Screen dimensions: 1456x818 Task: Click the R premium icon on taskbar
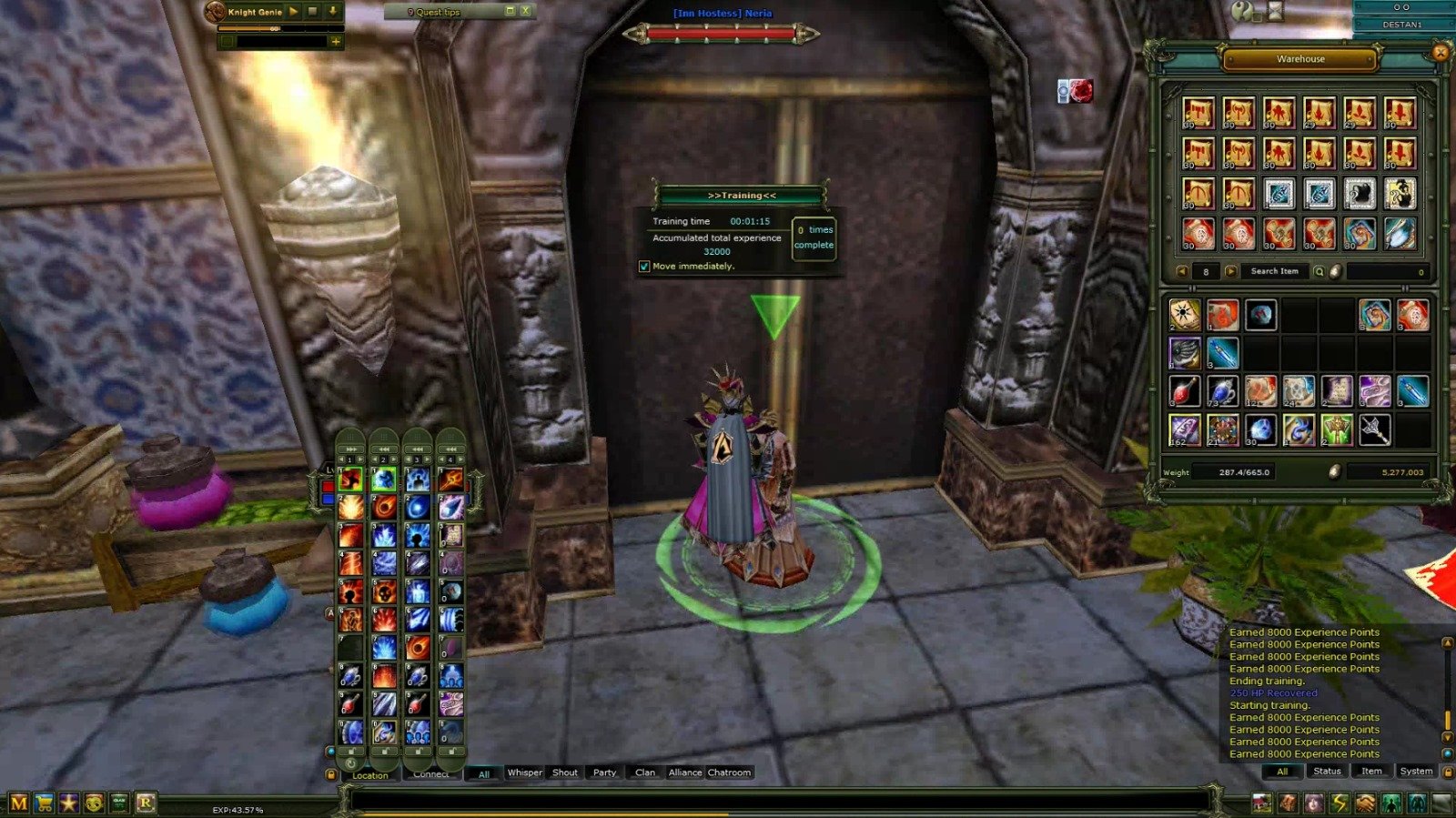144,802
